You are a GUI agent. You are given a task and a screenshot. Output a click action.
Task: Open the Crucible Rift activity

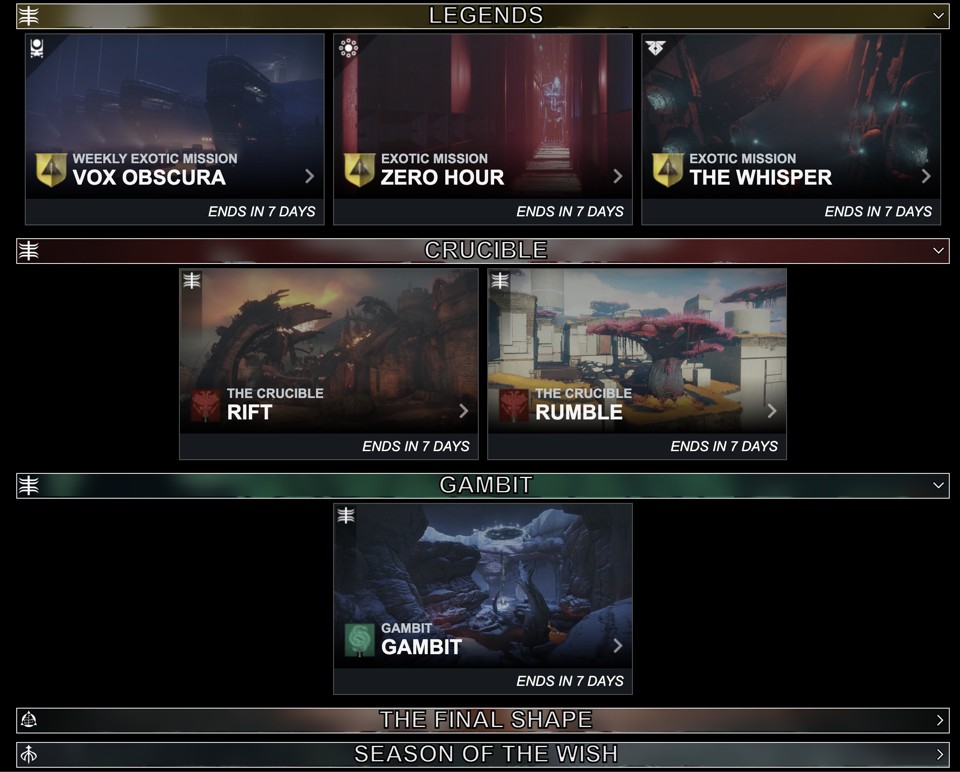[329, 364]
